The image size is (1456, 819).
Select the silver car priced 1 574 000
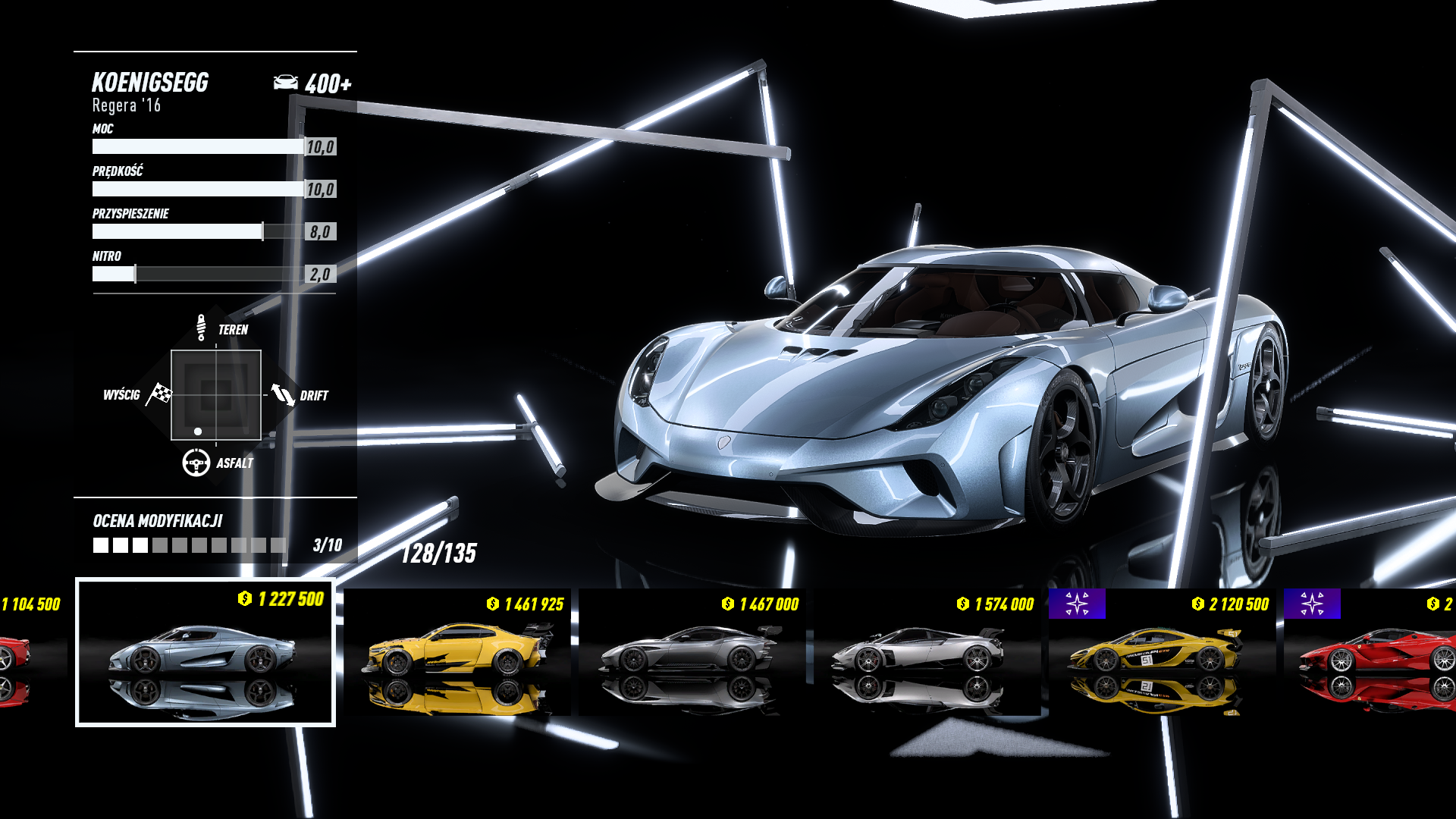pyautogui.click(x=927, y=652)
